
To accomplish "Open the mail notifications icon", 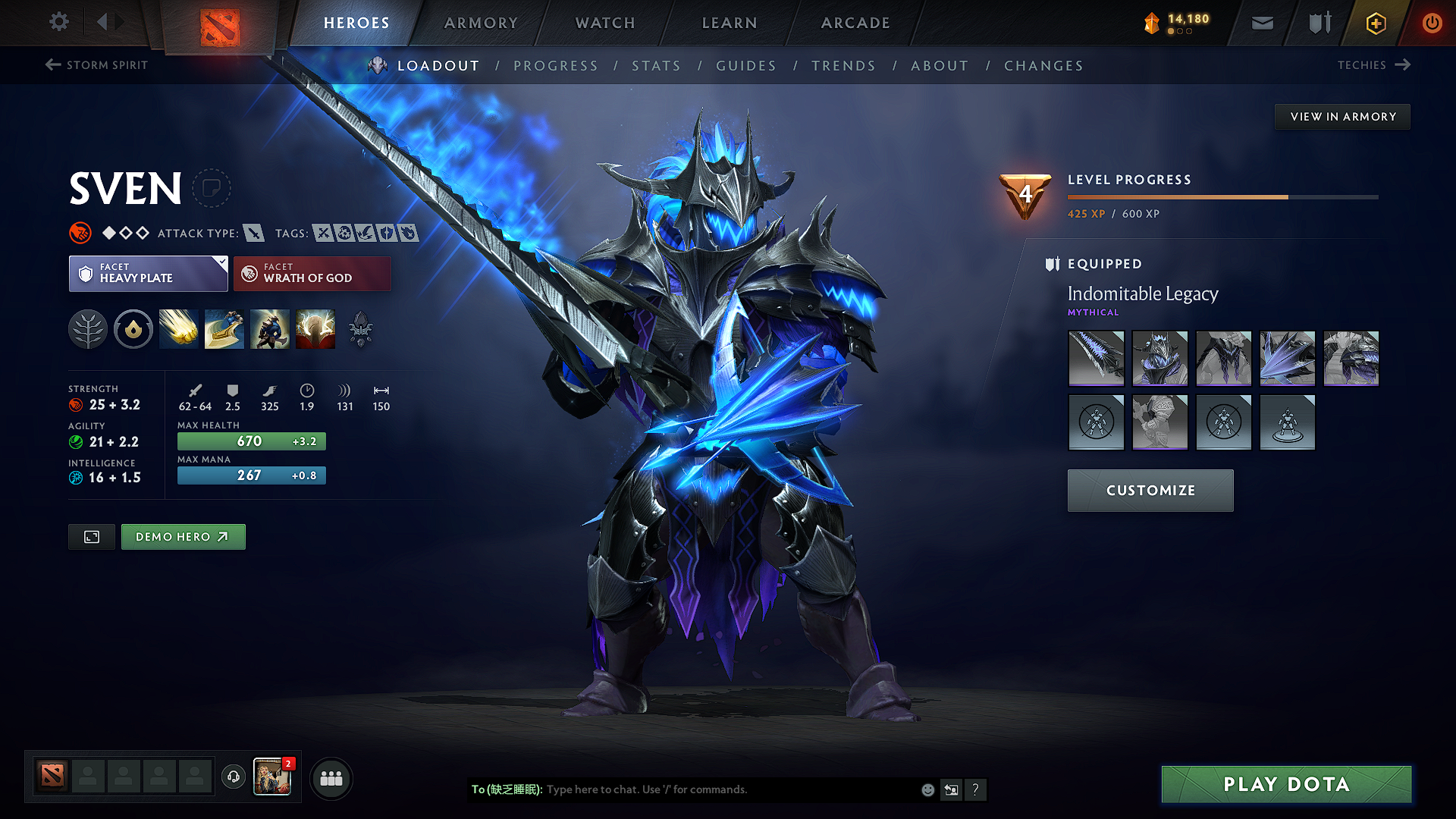I will [1262, 23].
